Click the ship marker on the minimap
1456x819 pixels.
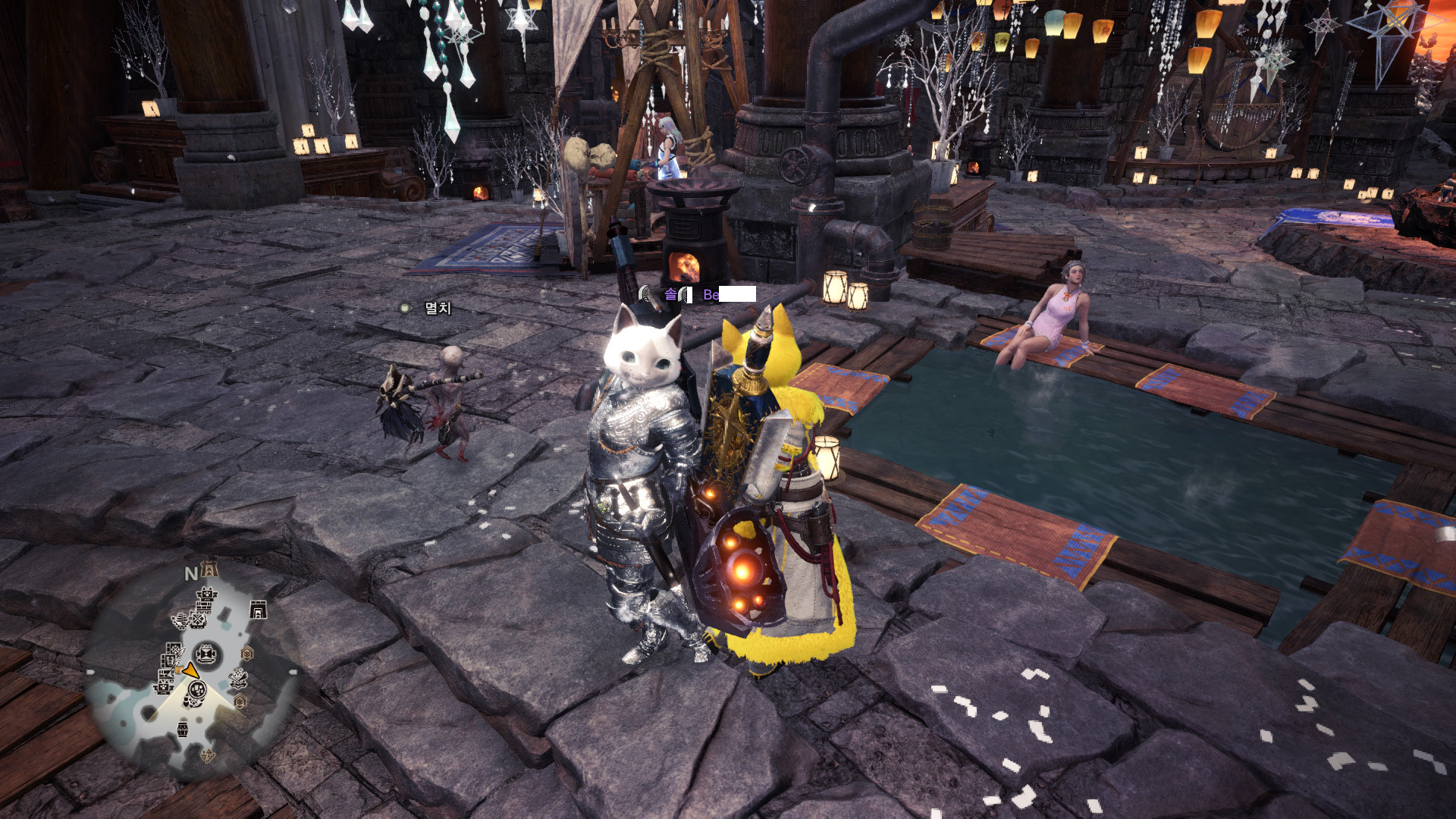pos(180,621)
